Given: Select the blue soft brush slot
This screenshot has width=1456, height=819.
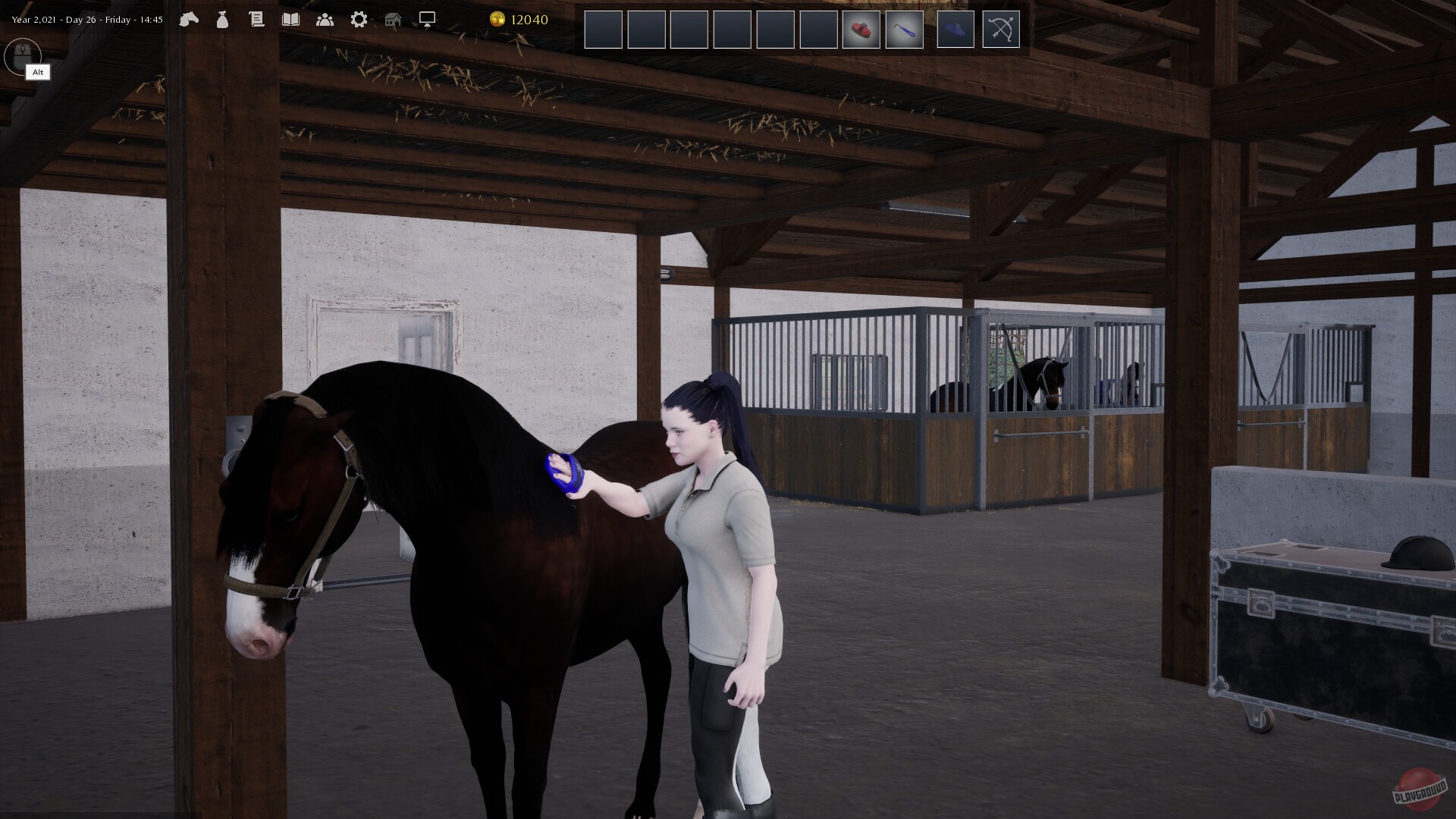Looking at the screenshot, I should coord(955,29).
